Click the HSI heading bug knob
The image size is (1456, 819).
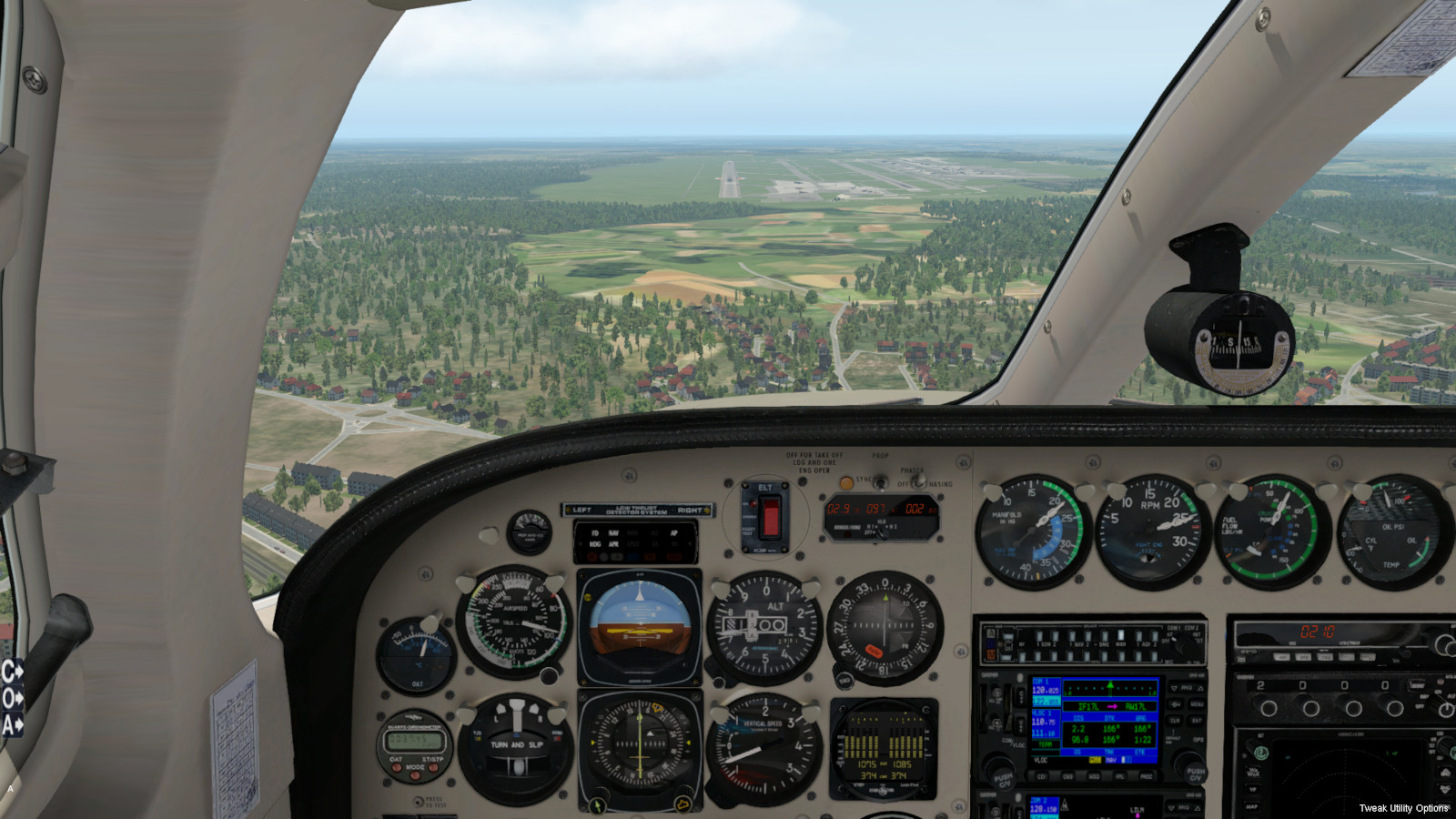coord(681,804)
